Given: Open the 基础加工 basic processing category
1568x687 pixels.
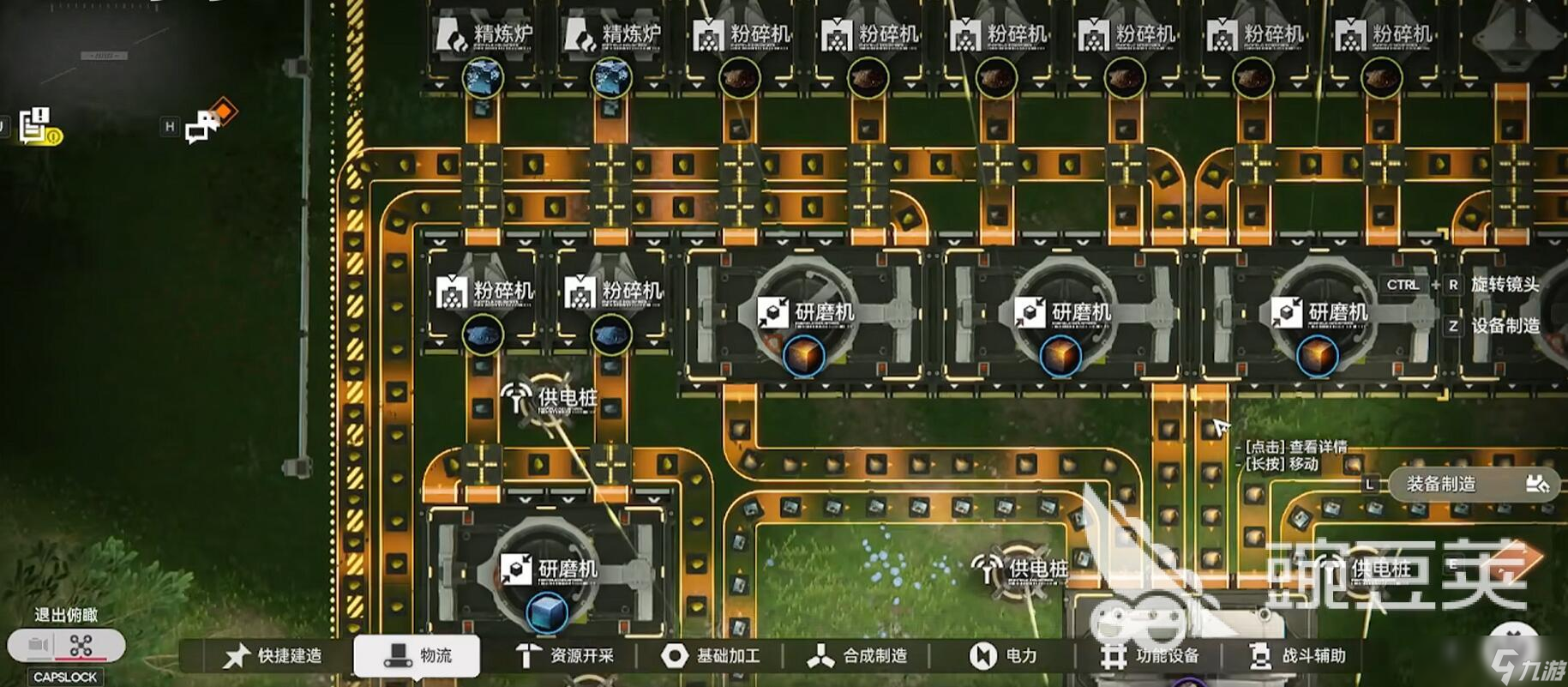Looking at the screenshot, I should 711,656.
